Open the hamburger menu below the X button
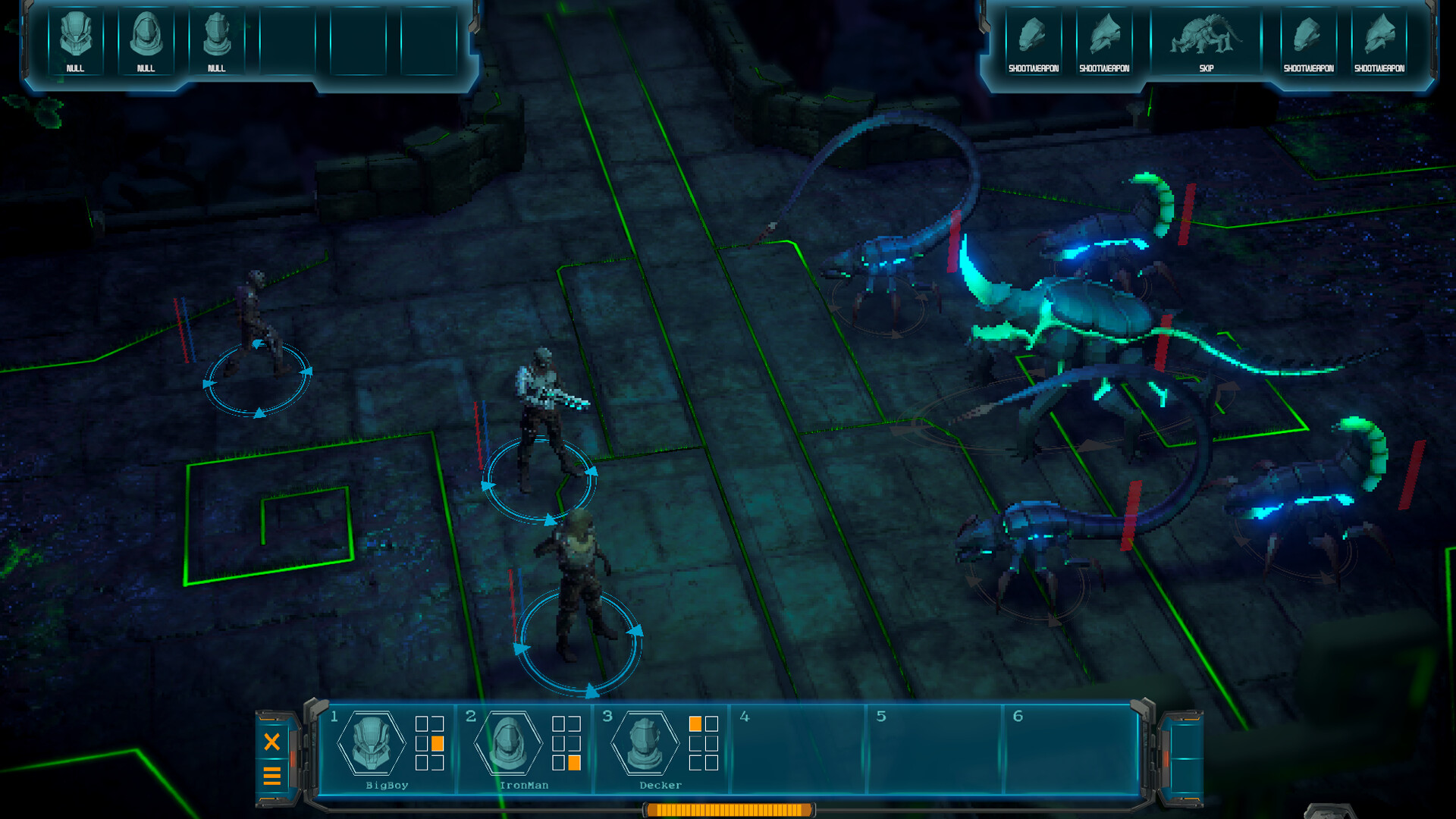Image resolution: width=1456 pixels, height=819 pixels. [273, 777]
